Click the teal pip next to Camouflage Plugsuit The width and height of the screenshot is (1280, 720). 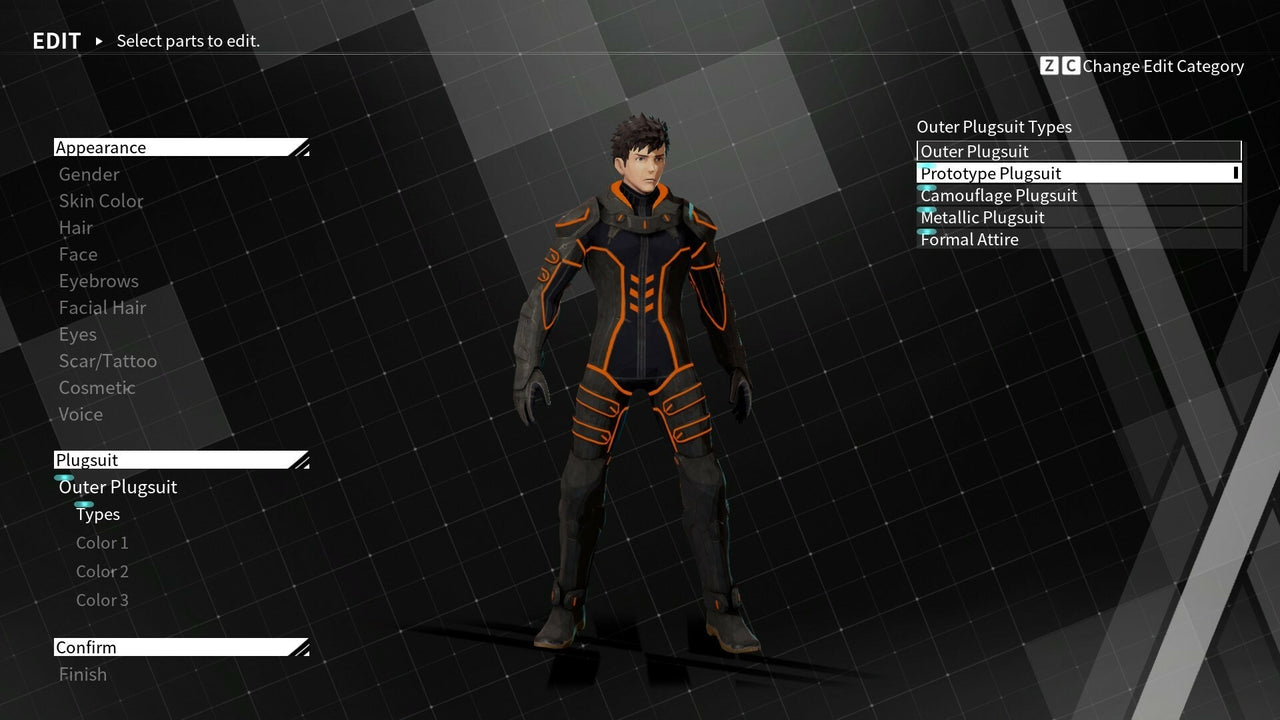click(x=924, y=186)
